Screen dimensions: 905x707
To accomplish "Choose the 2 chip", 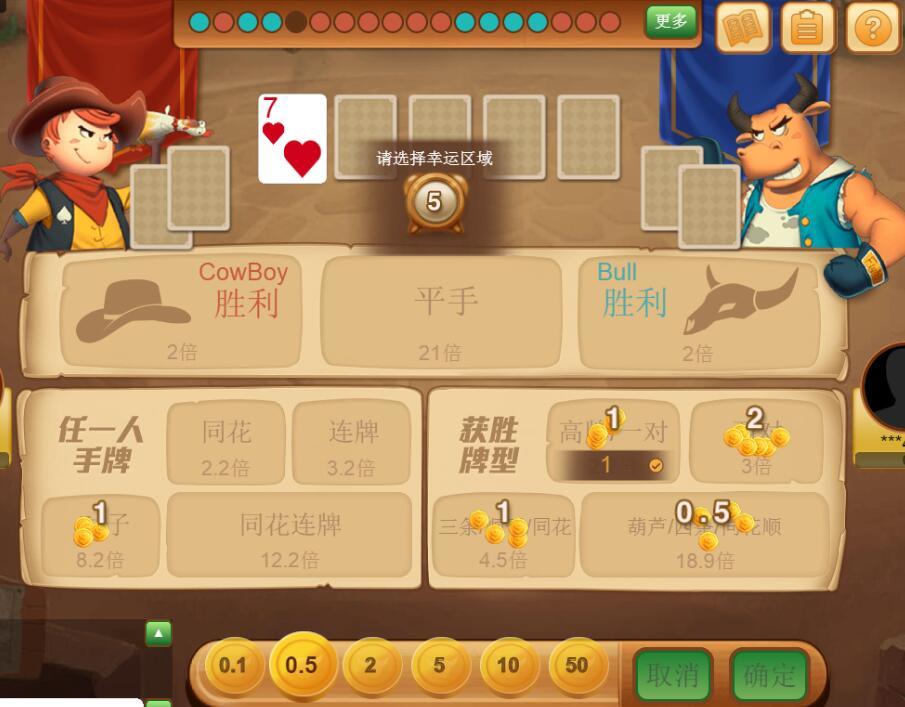I will coord(370,666).
